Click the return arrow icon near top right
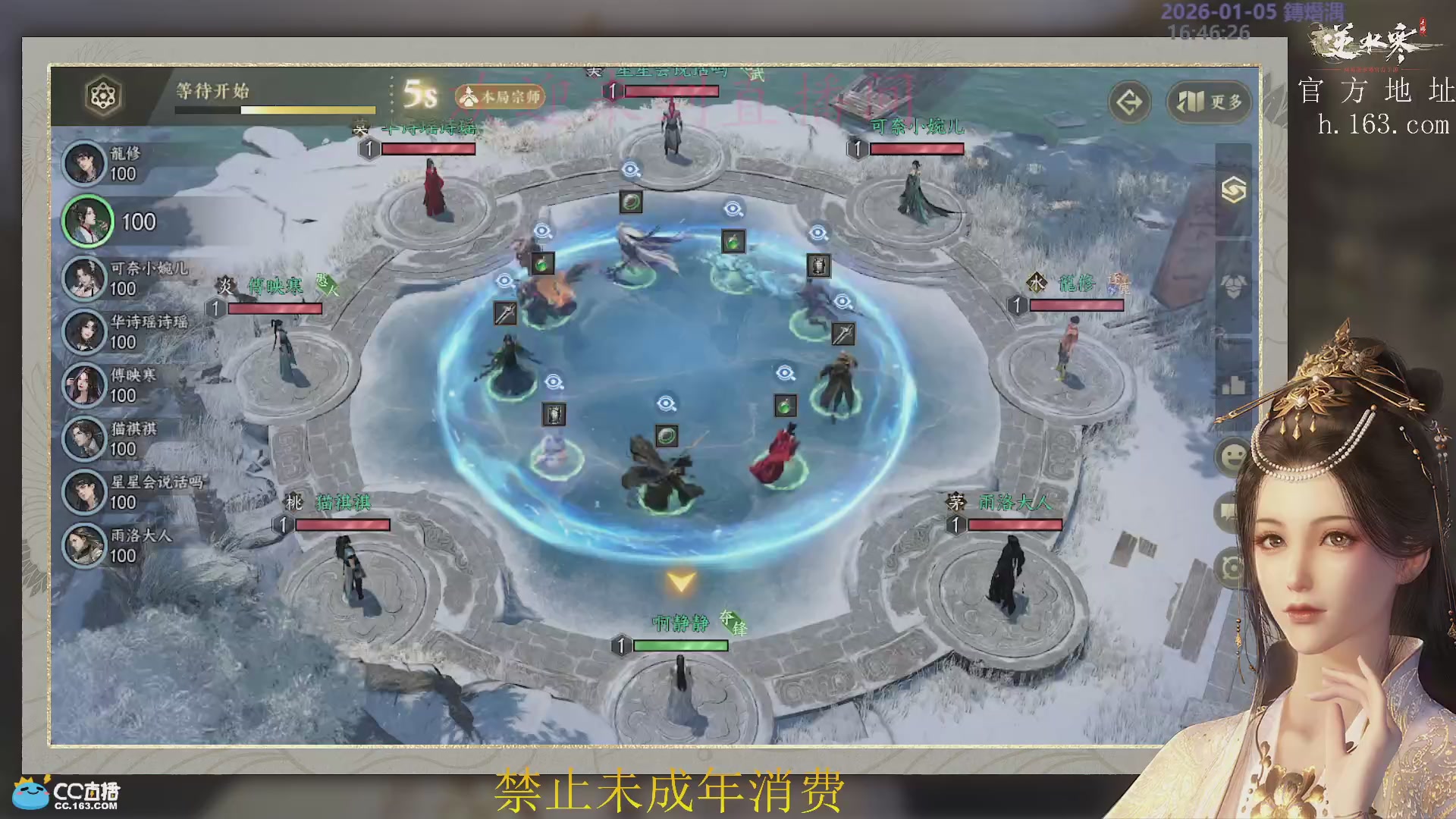1456x819 pixels. 1129,103
